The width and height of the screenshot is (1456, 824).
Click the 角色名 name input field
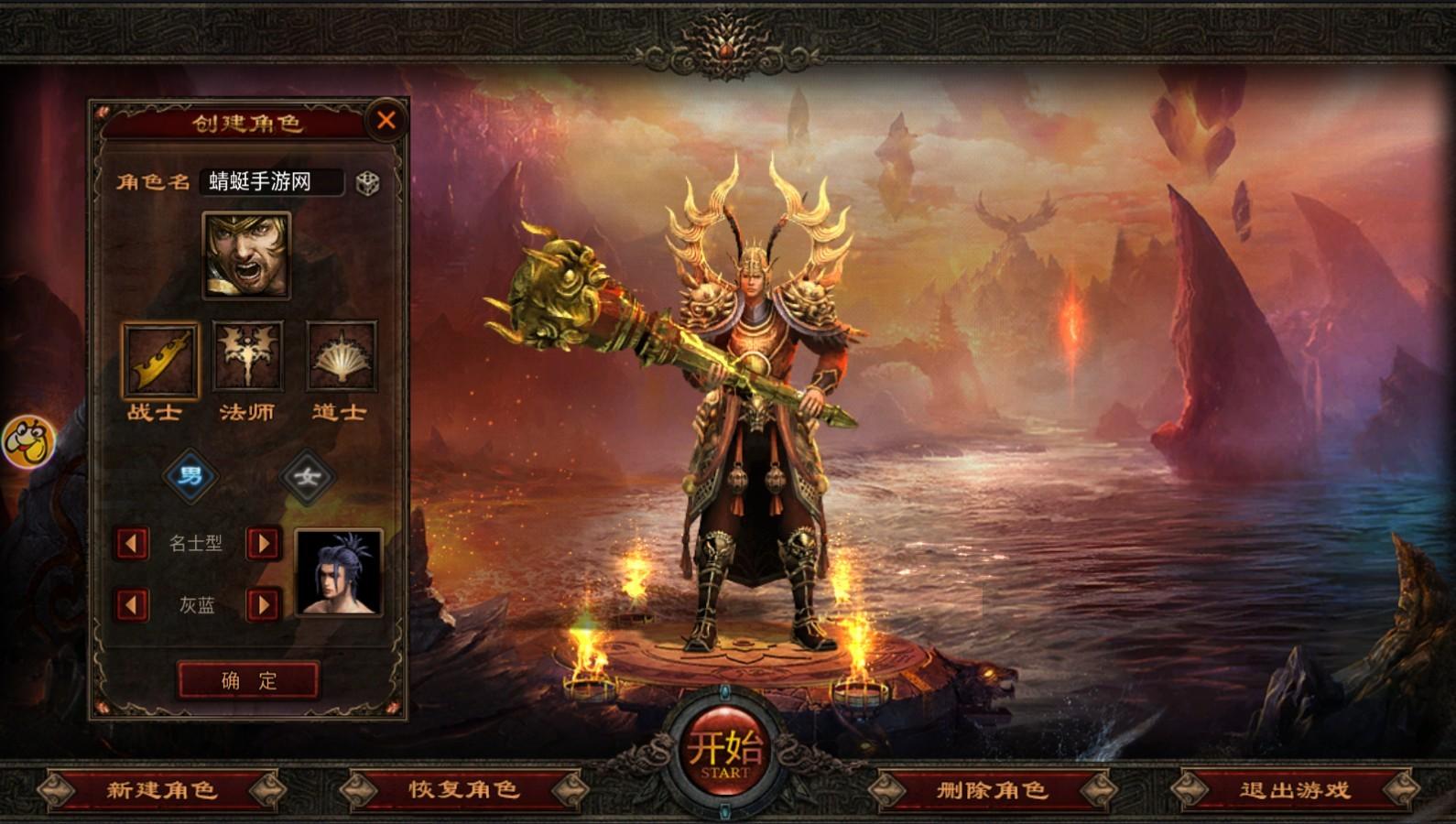point(271,181)
